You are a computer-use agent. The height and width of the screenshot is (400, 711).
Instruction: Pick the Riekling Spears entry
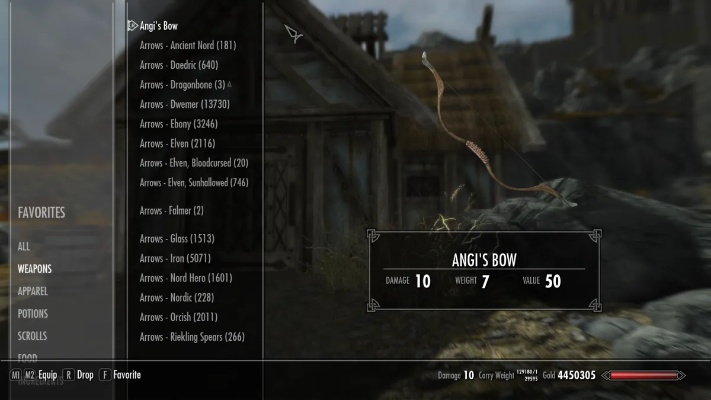[192, 337]
